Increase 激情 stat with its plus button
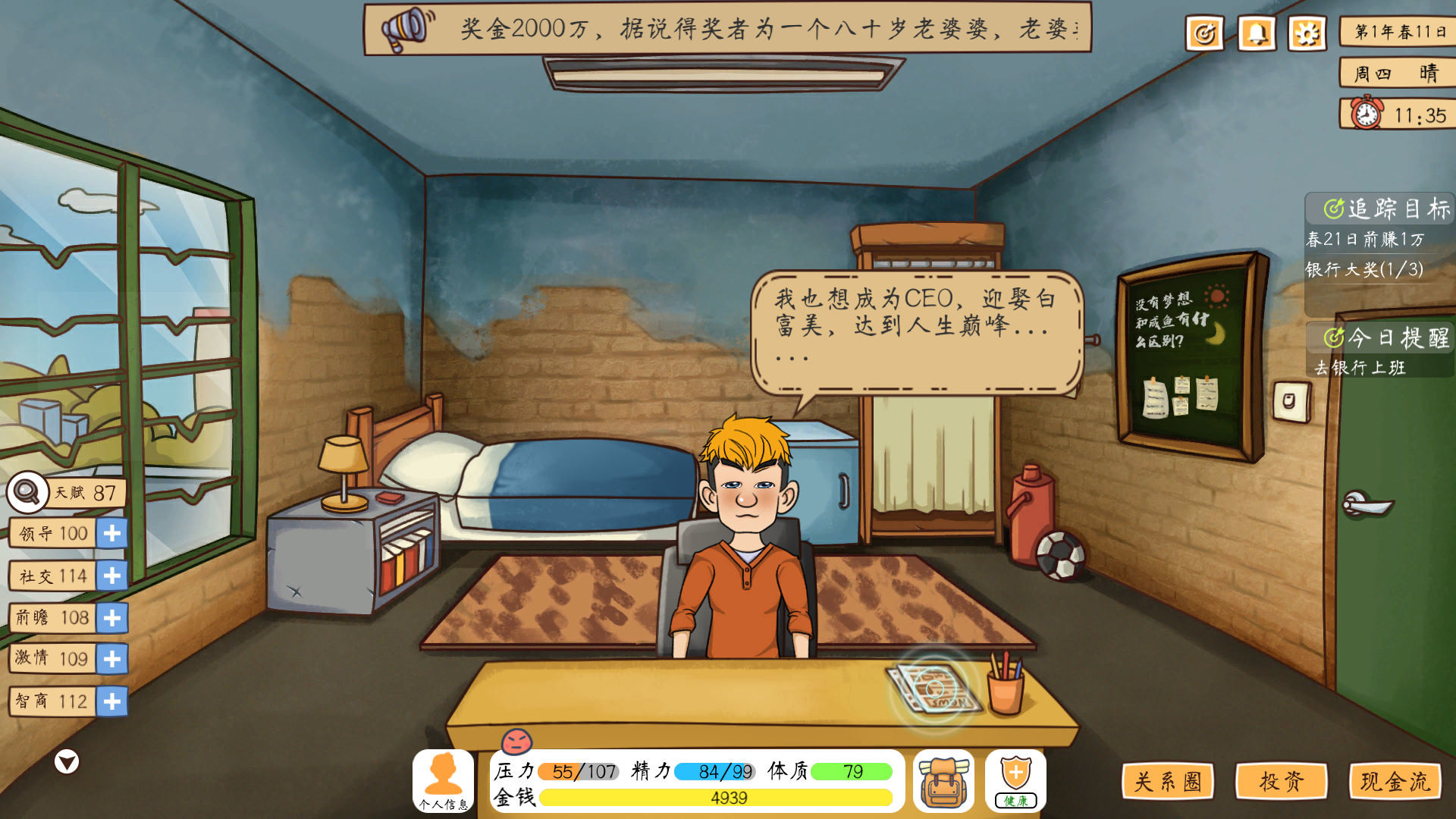The image size is (1456, 819). pos(111,660)
